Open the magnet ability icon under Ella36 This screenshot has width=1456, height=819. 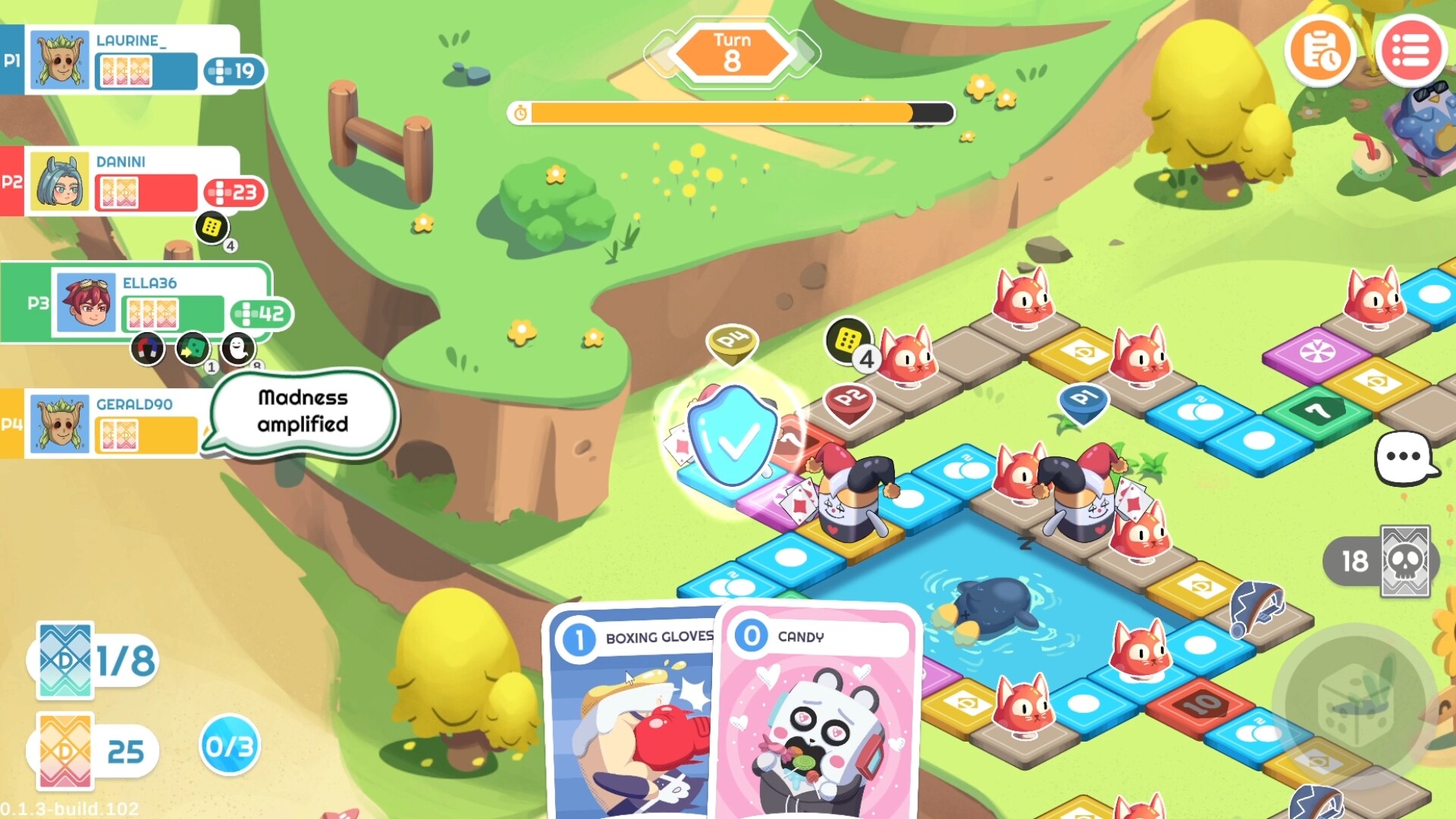(149, 349)
